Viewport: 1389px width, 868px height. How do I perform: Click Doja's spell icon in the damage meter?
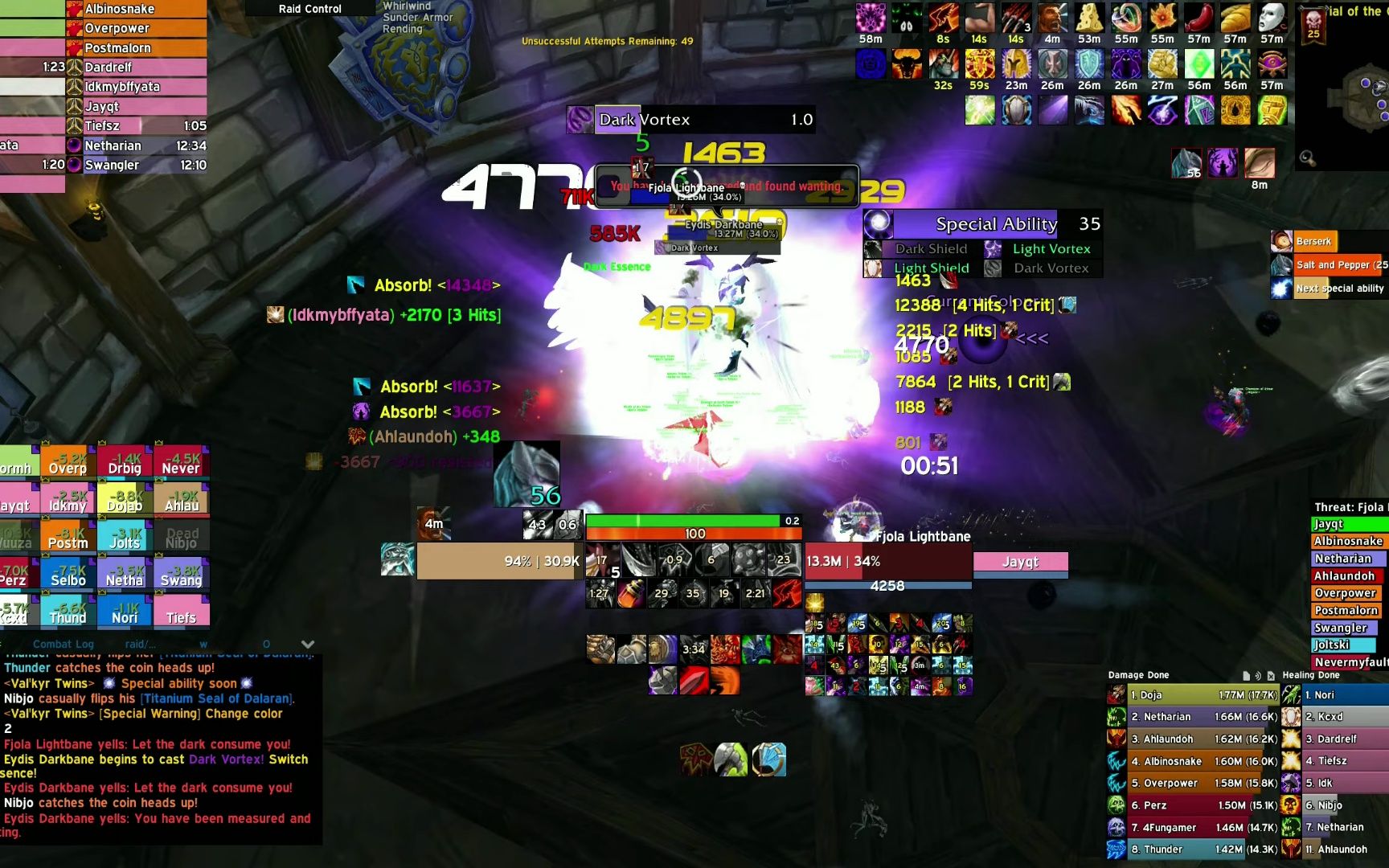point(1117,692)
